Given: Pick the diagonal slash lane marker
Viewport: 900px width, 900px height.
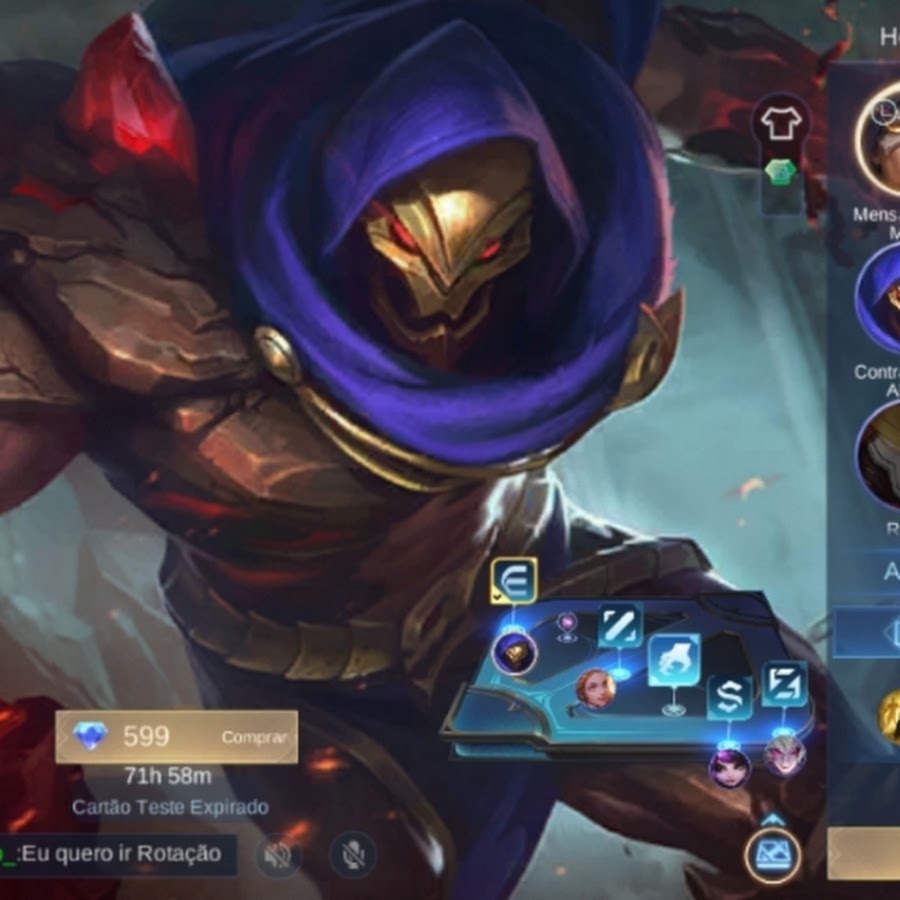Looking at the screenshot, I should coord(620,627).
